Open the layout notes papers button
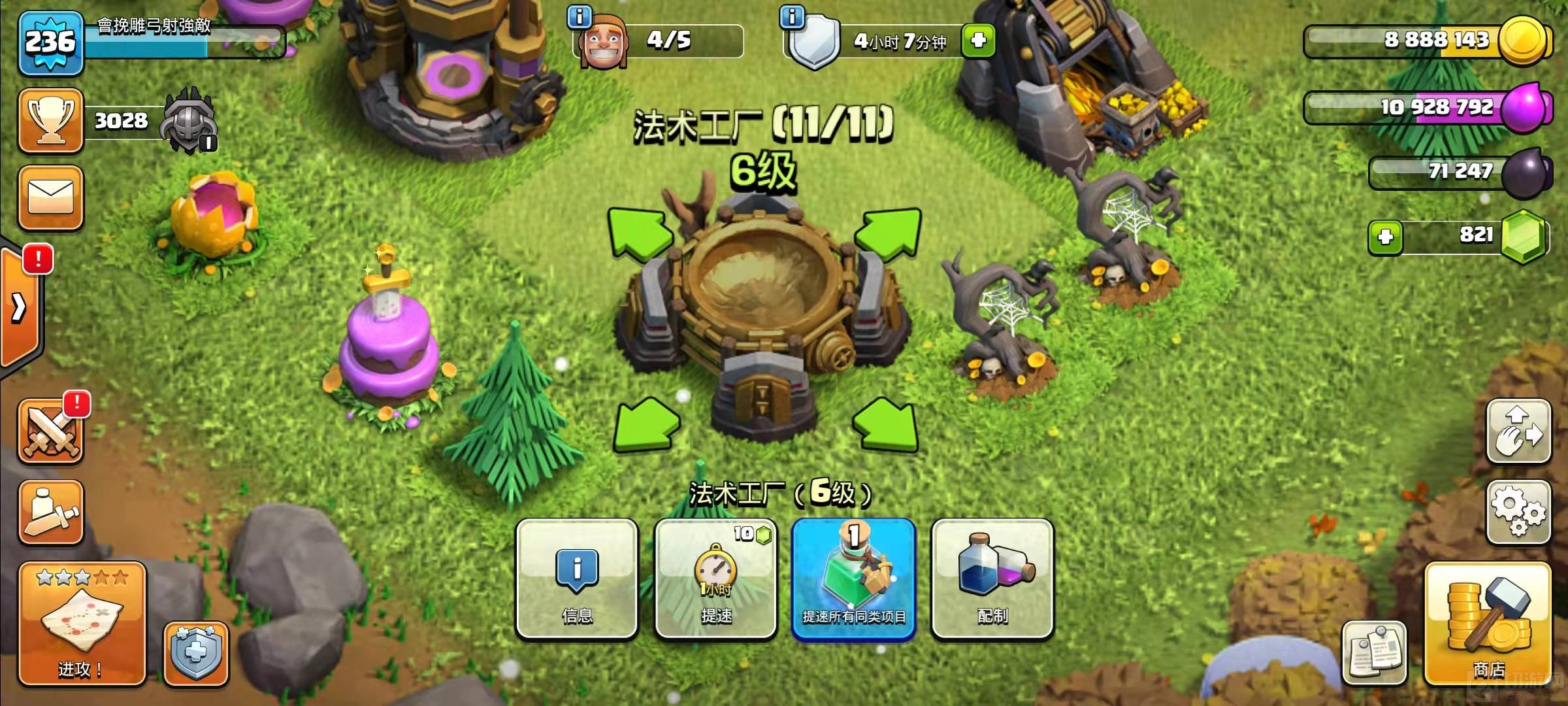This screenshot has width=1568, height=706. click(x=1374, y=652)
